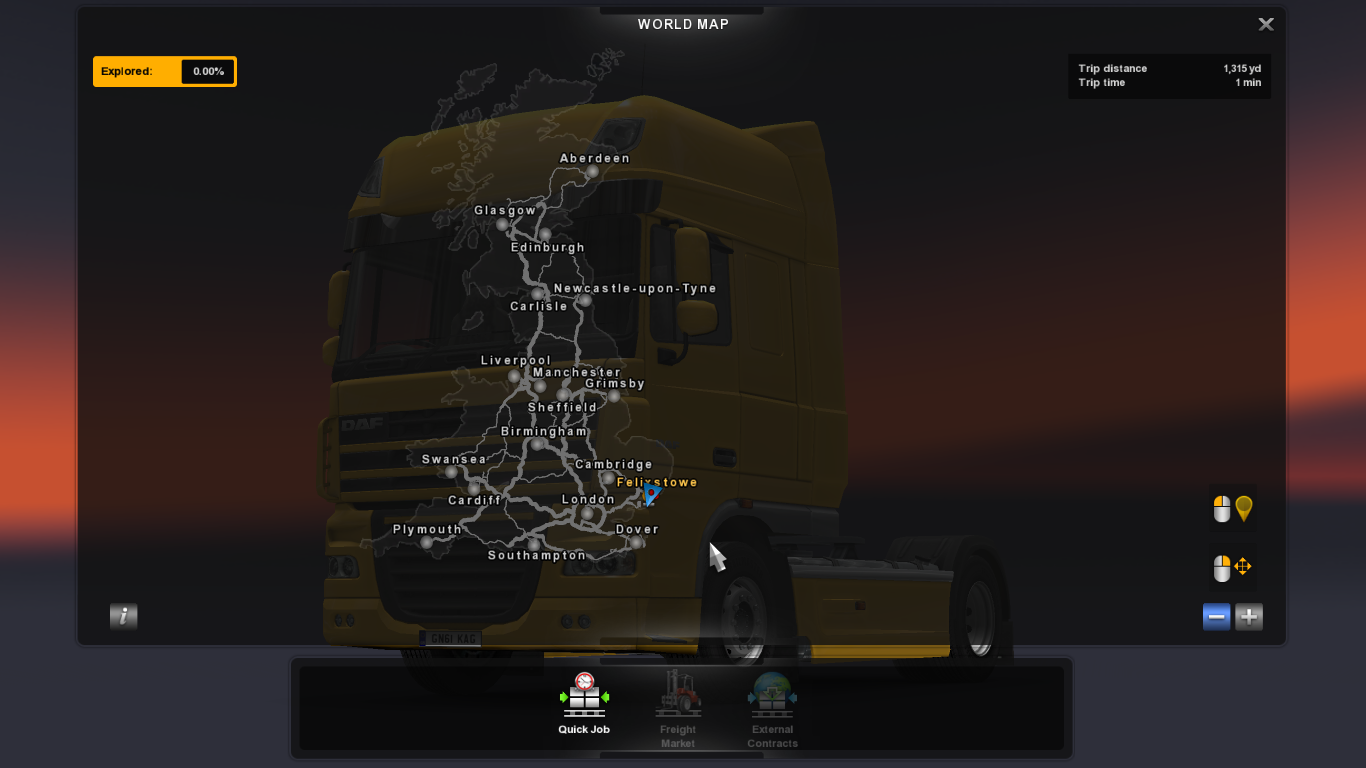The height and width of the screenshot is (768, 1366).
Task: Select the right-click map pan mouse icon
Action: (x=1230, y=568)
